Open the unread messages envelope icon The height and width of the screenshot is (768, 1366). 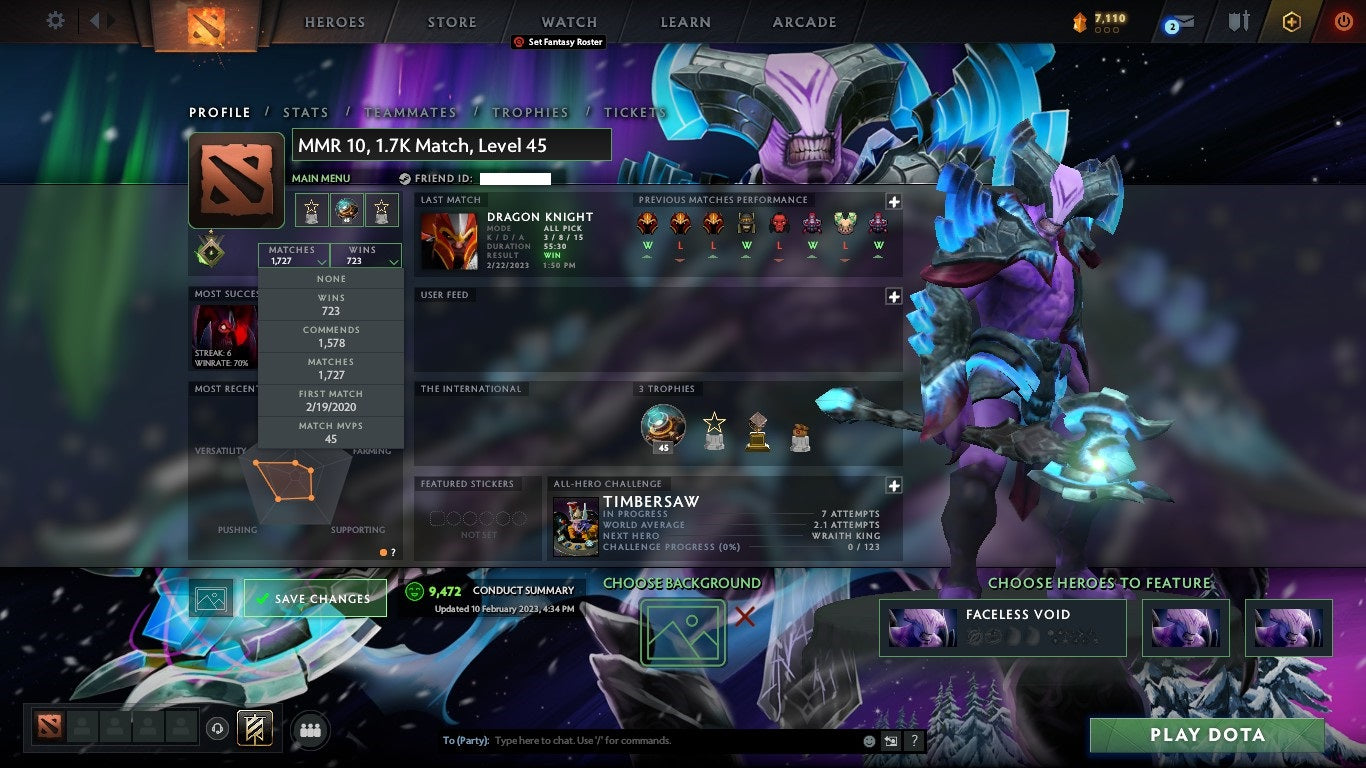1181,20
